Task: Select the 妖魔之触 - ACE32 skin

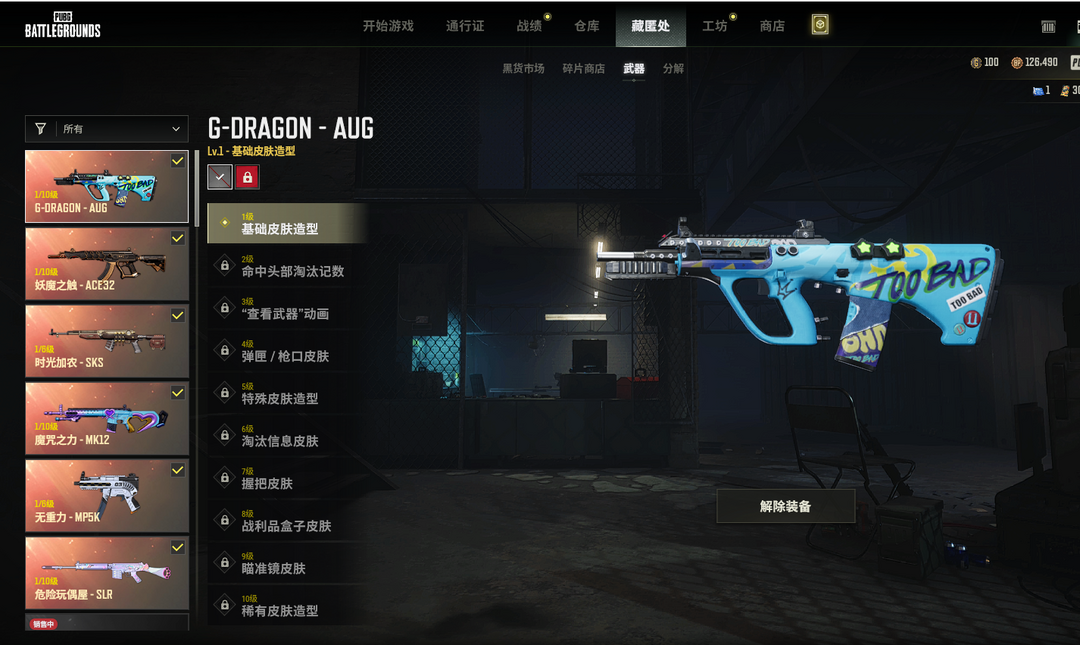Action: pos(107,264)
